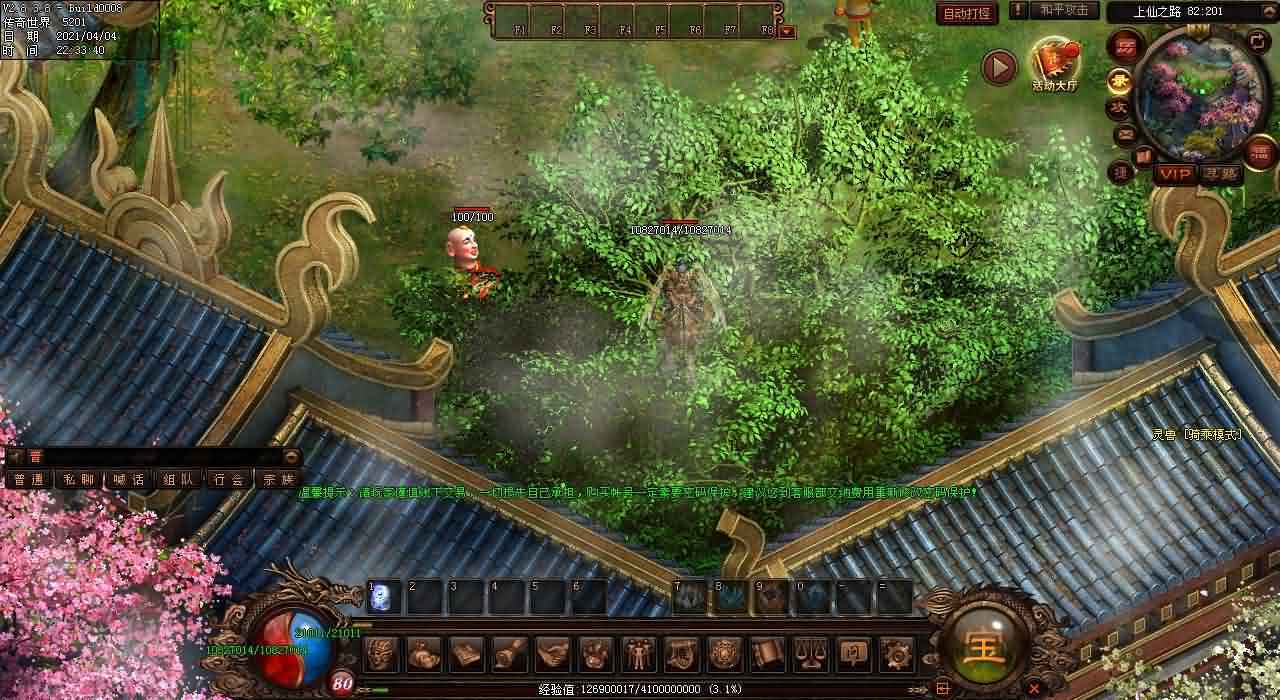Screen dimensions: 1280x700
Task: Select the 普通 normal chat tab
Action: click(x=29, y=479)
